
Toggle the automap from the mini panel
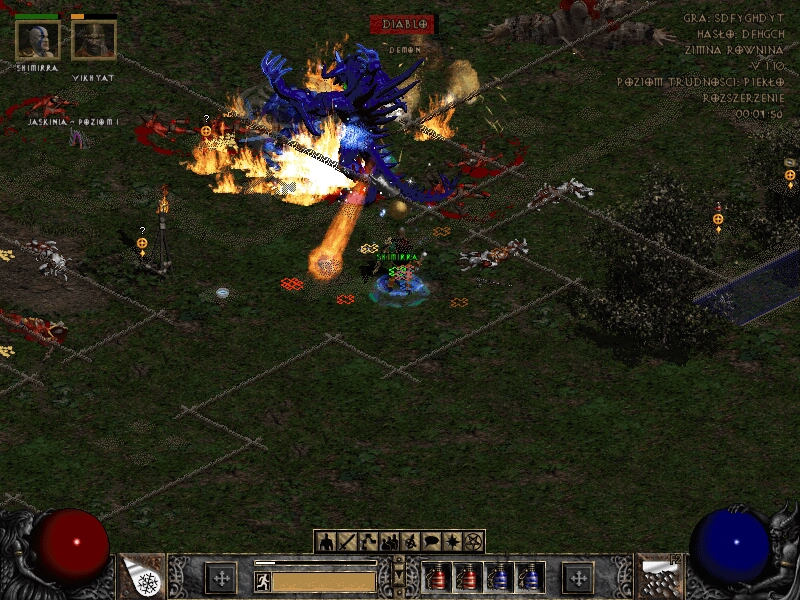click(410, 541)
